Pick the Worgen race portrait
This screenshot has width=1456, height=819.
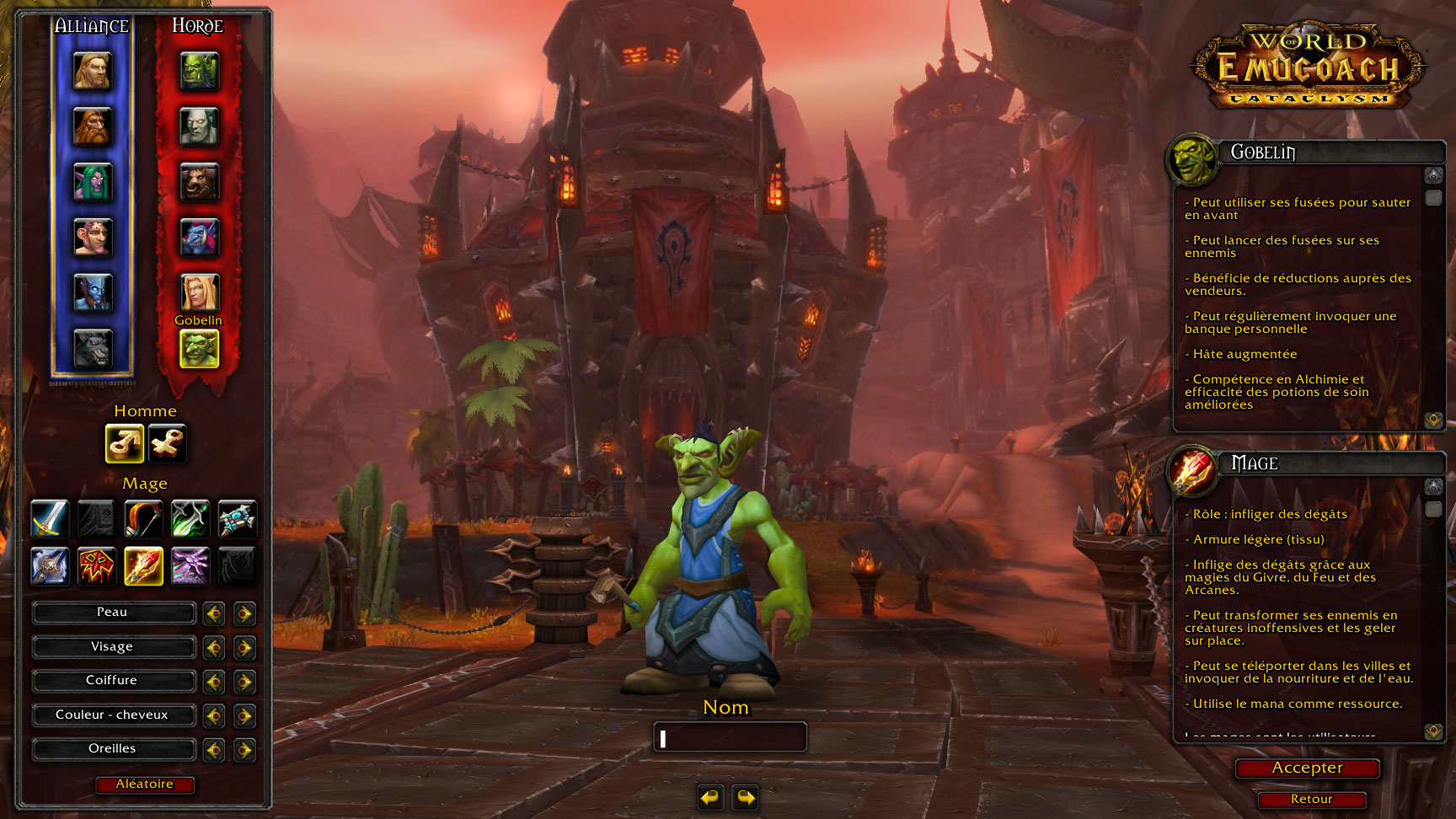93,348
